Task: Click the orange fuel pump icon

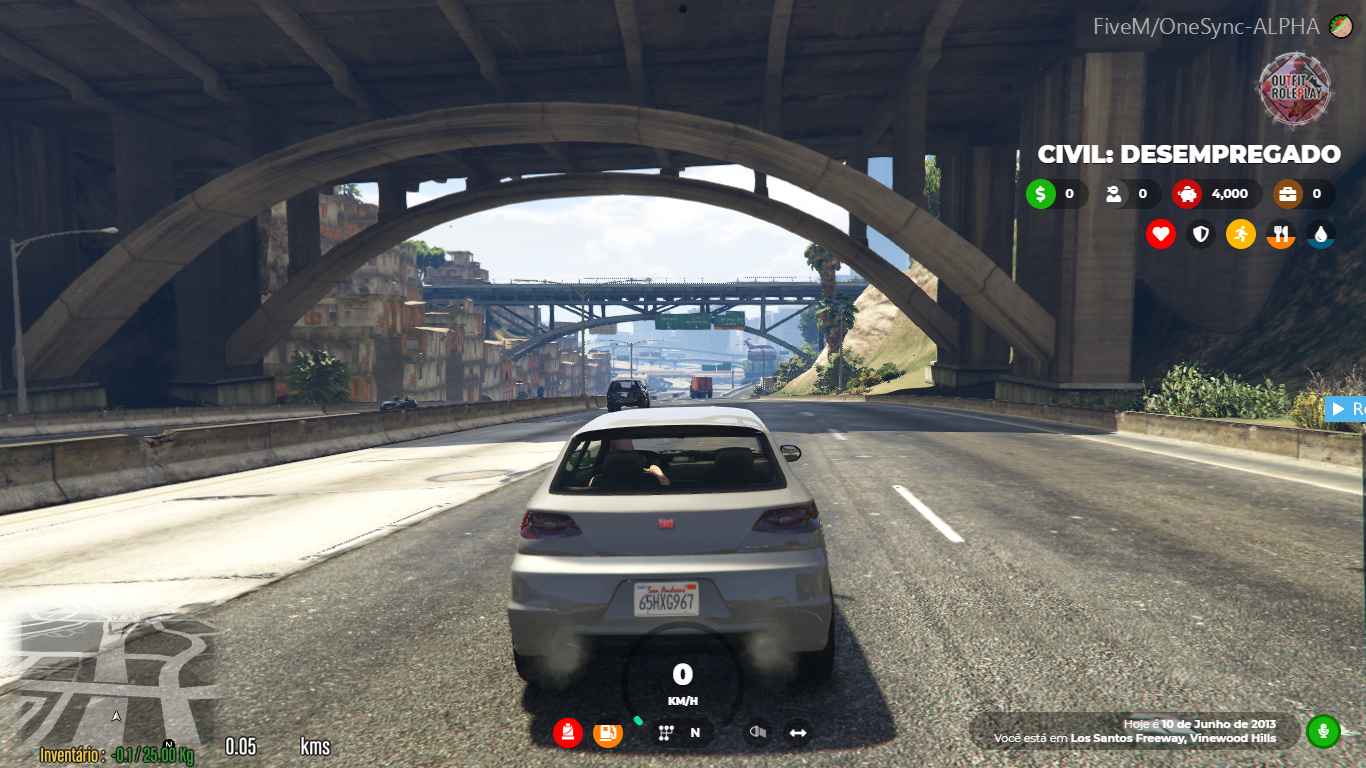Action: click(608, 733)
